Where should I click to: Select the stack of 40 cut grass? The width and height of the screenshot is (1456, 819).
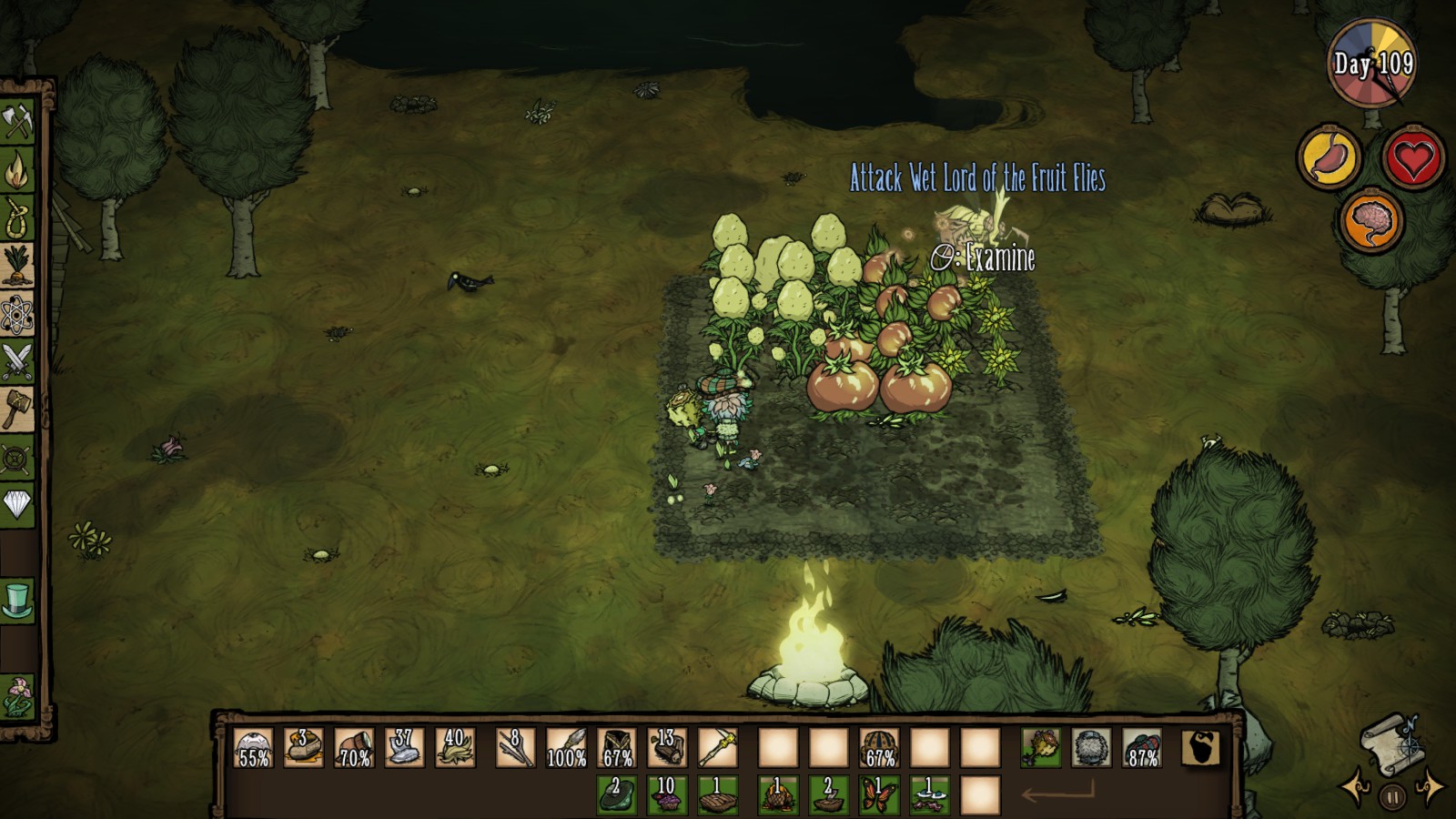pos(455,748)
